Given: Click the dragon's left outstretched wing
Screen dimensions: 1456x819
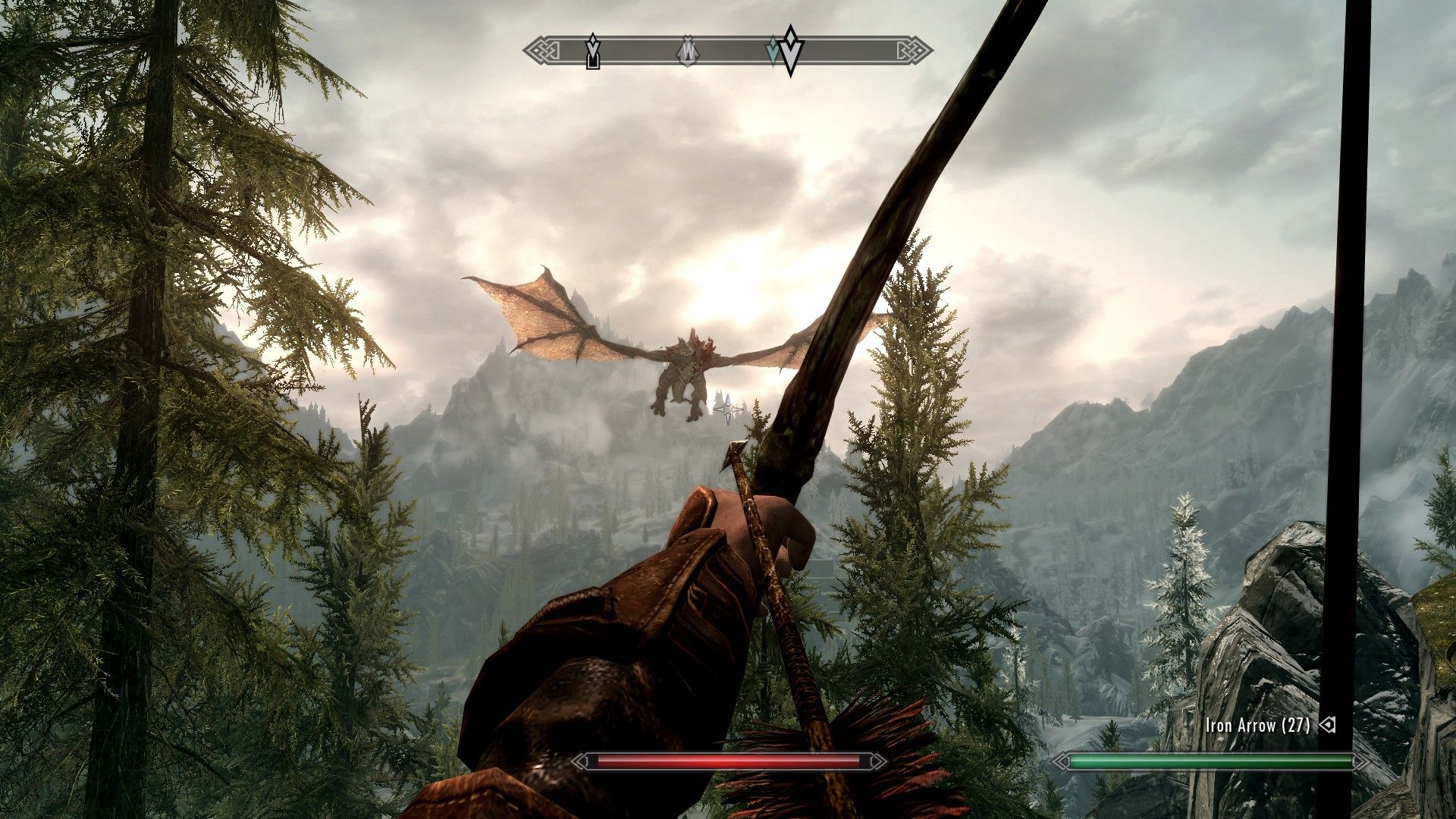Looking at the screenshot, I should (x=546, y=318).
